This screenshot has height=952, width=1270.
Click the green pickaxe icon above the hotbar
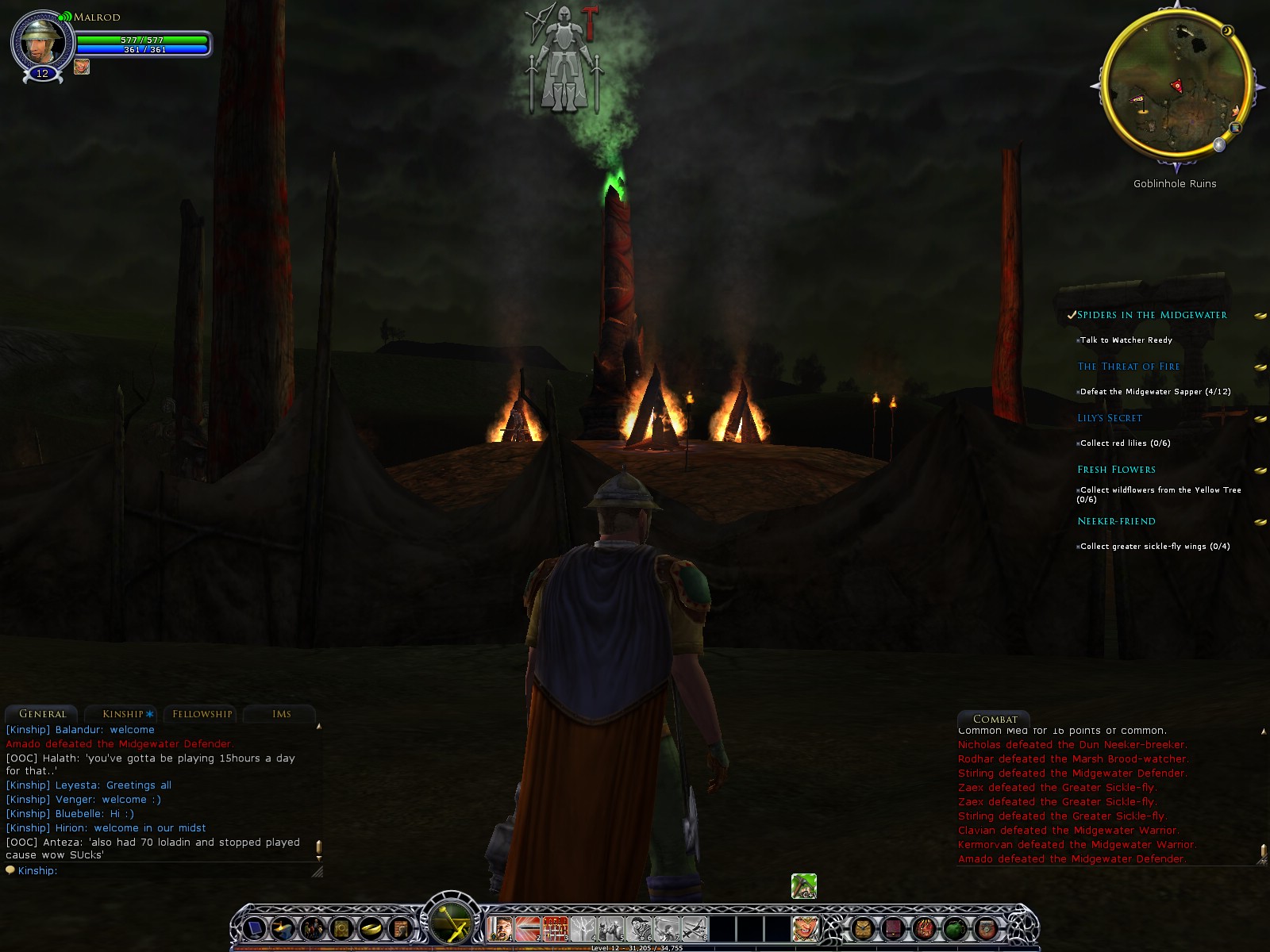(x=803, y=885)
